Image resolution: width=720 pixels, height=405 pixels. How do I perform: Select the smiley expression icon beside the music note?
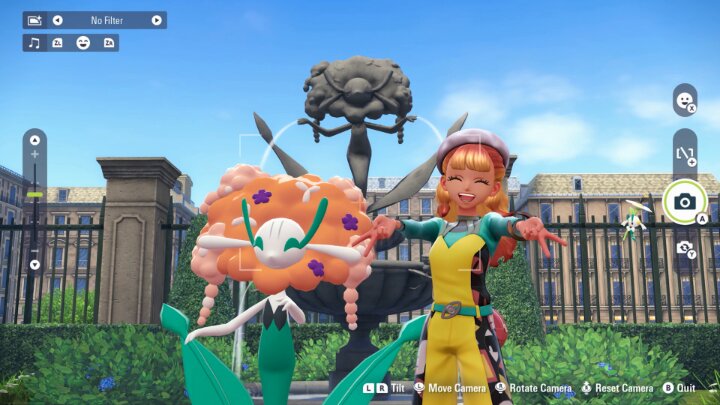pos(82,43)
